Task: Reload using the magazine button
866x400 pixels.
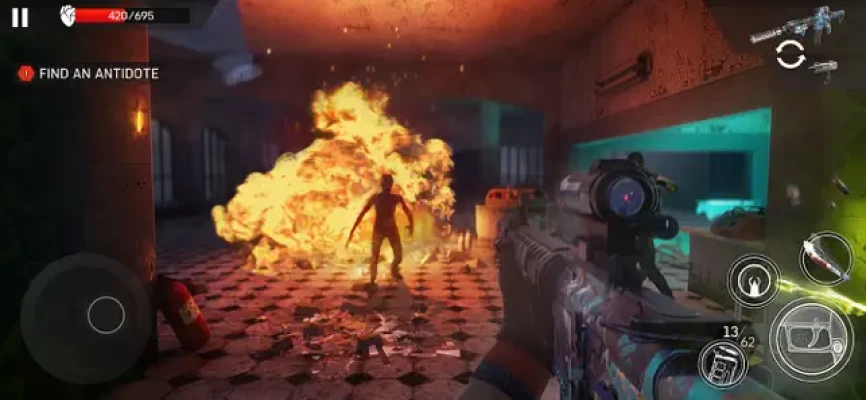Action: pyautogui.click(x=722, y=363)
